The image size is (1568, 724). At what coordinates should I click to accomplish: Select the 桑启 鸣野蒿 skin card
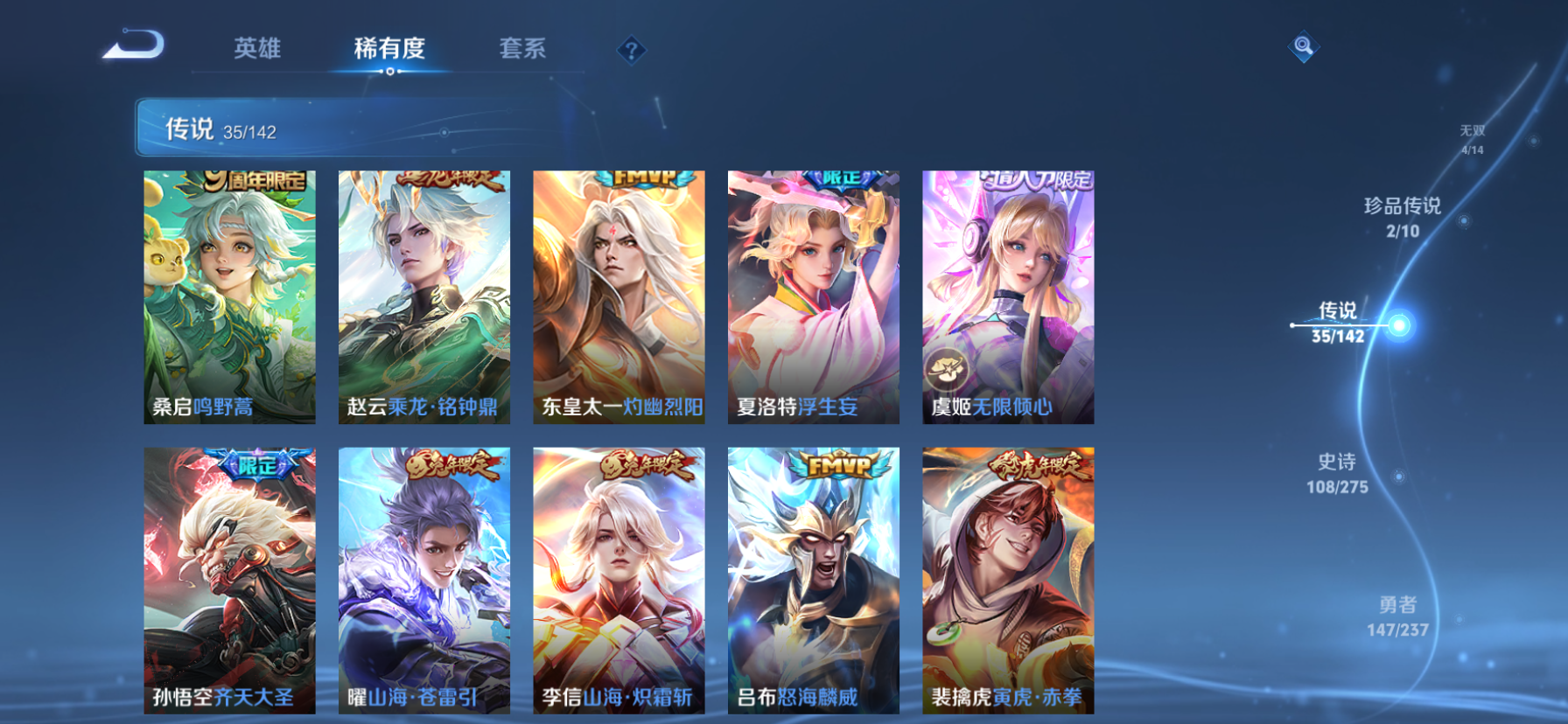coord(229,297)
